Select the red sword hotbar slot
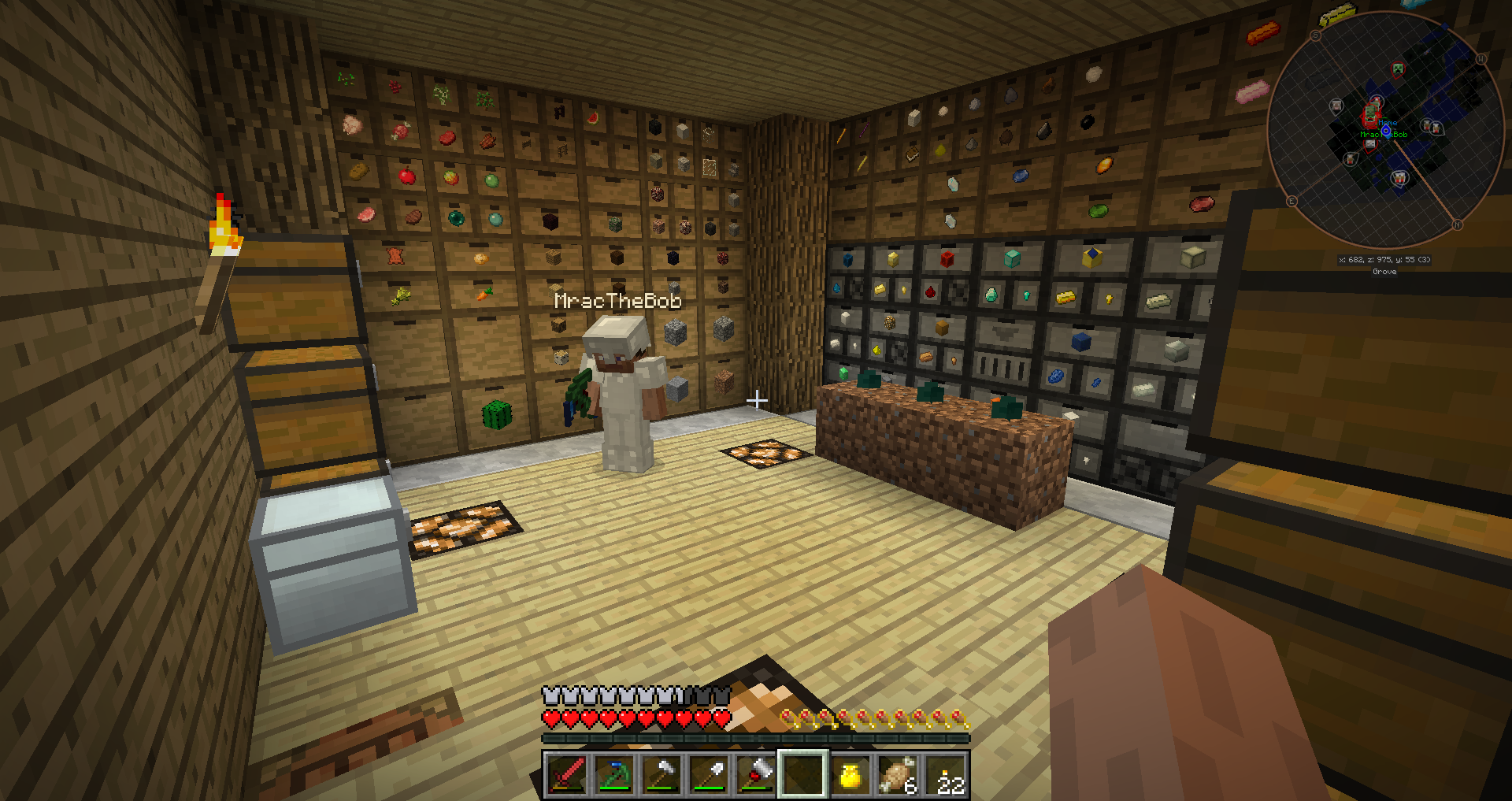 click(x=566, y=774)
